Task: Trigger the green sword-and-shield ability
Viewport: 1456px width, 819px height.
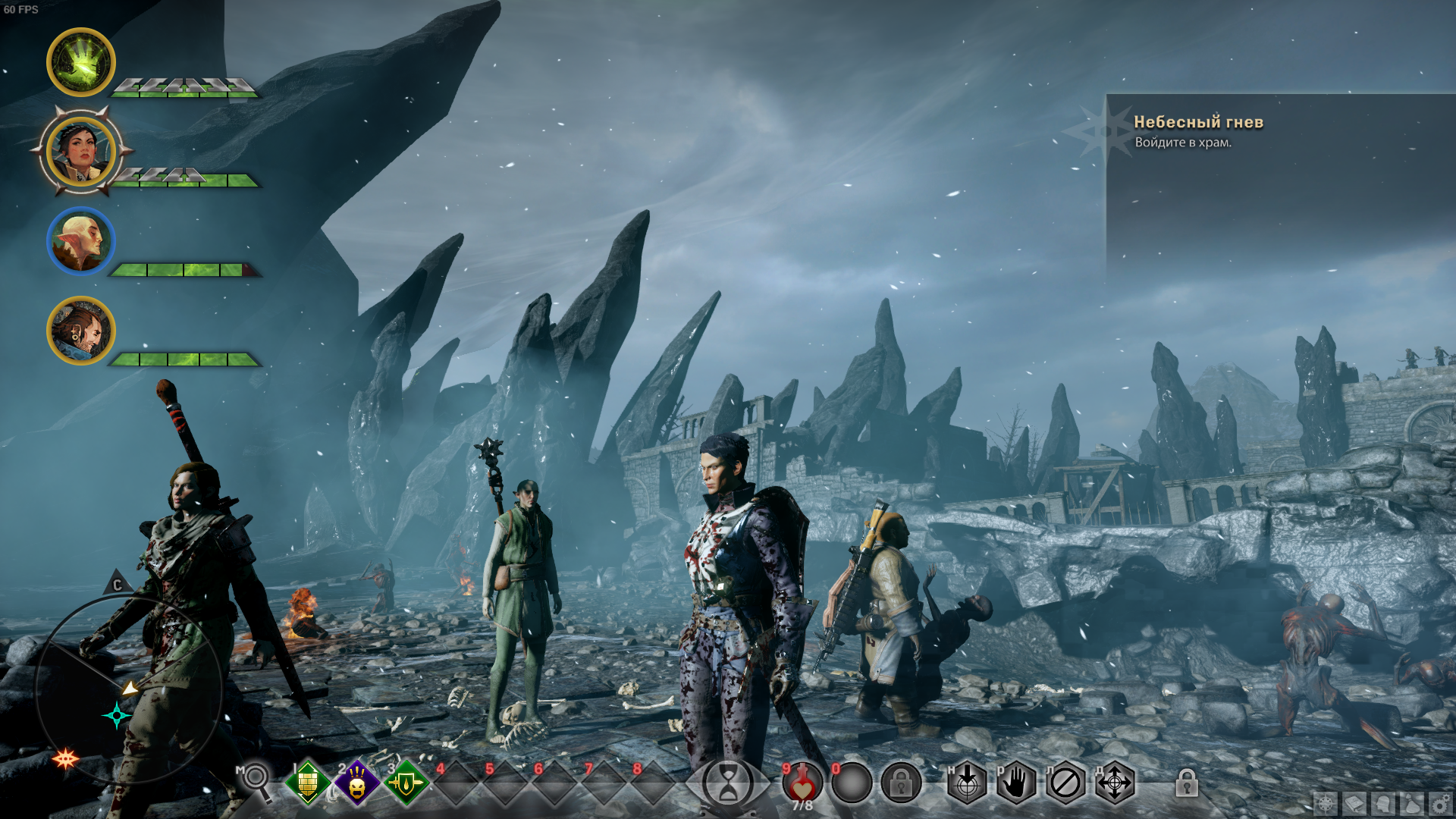Action: (406, 783)
